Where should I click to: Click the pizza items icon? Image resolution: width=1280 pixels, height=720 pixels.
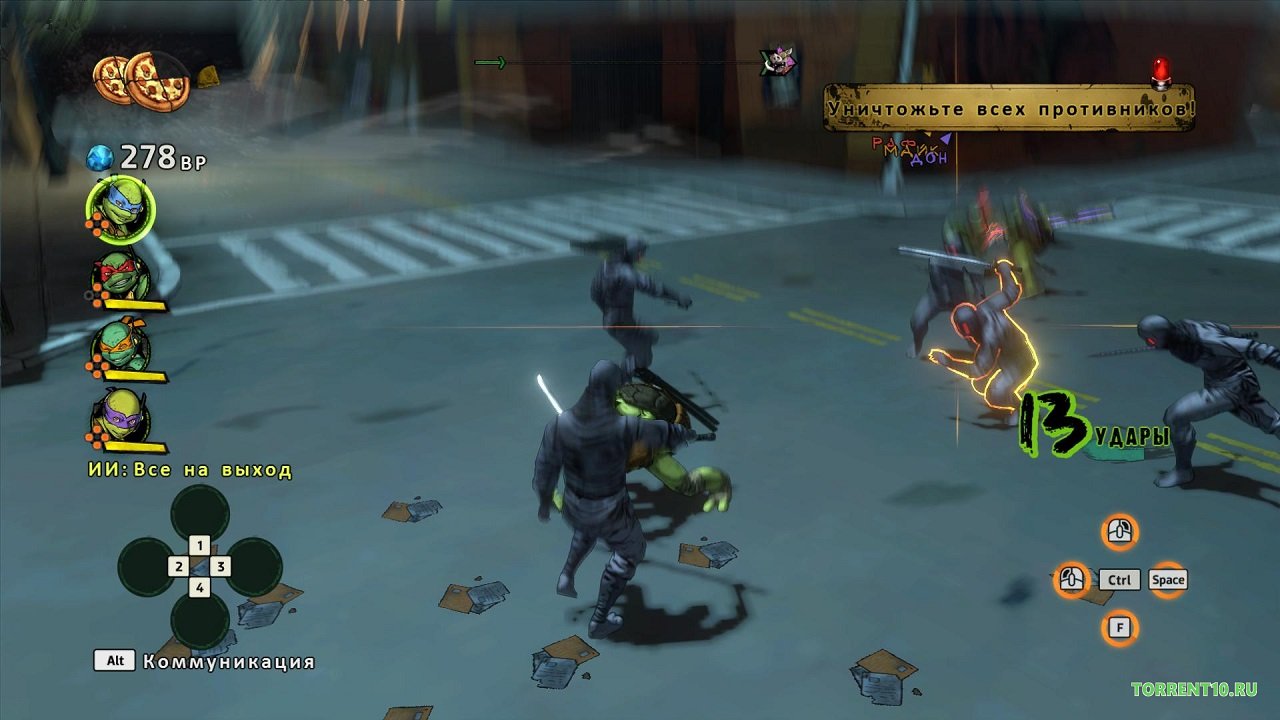click(141, 80)
